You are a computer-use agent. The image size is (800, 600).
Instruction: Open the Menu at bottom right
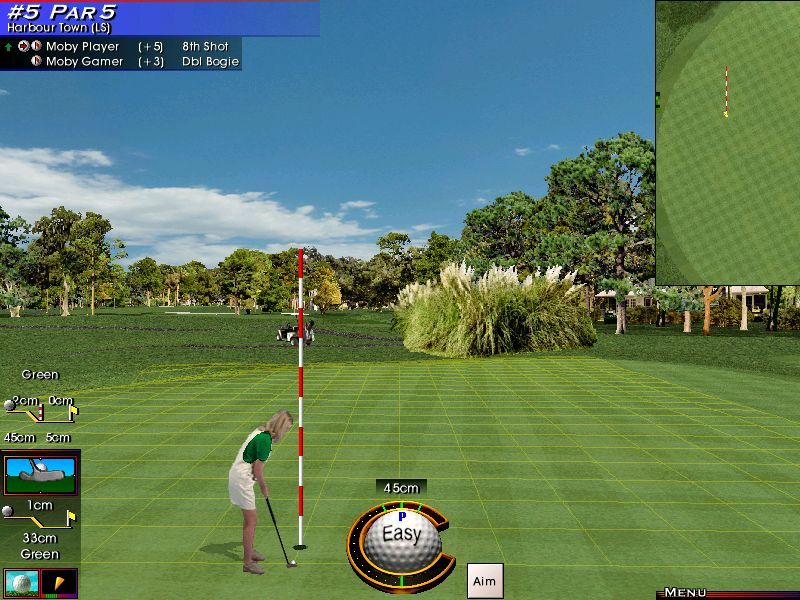coord(686,593)
